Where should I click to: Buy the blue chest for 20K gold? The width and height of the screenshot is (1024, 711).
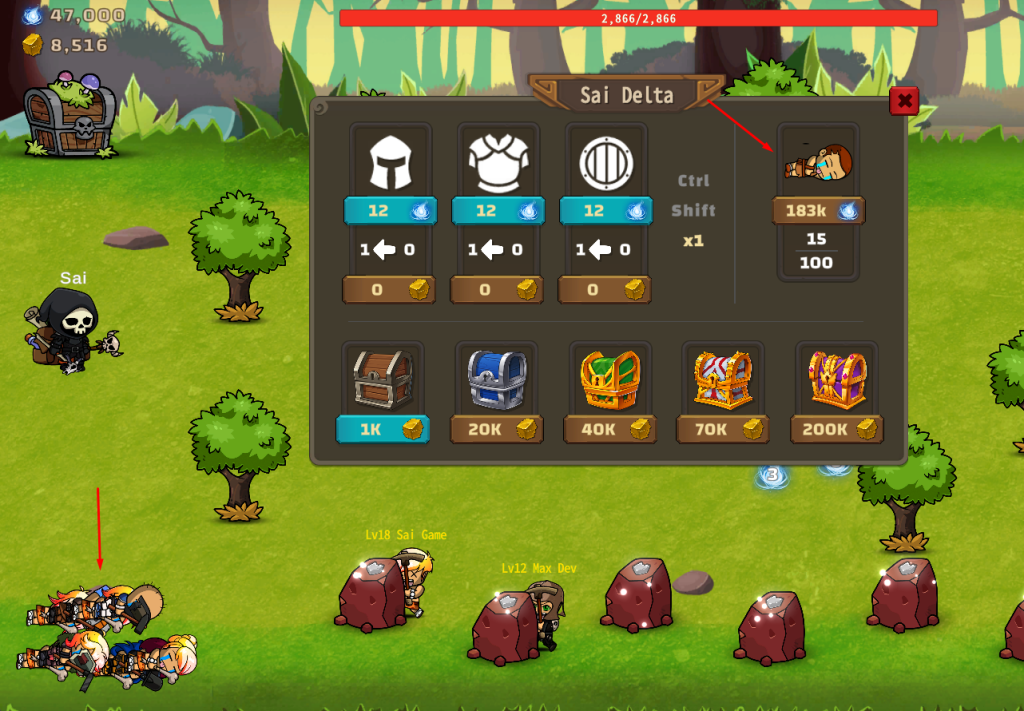(497, 429)
